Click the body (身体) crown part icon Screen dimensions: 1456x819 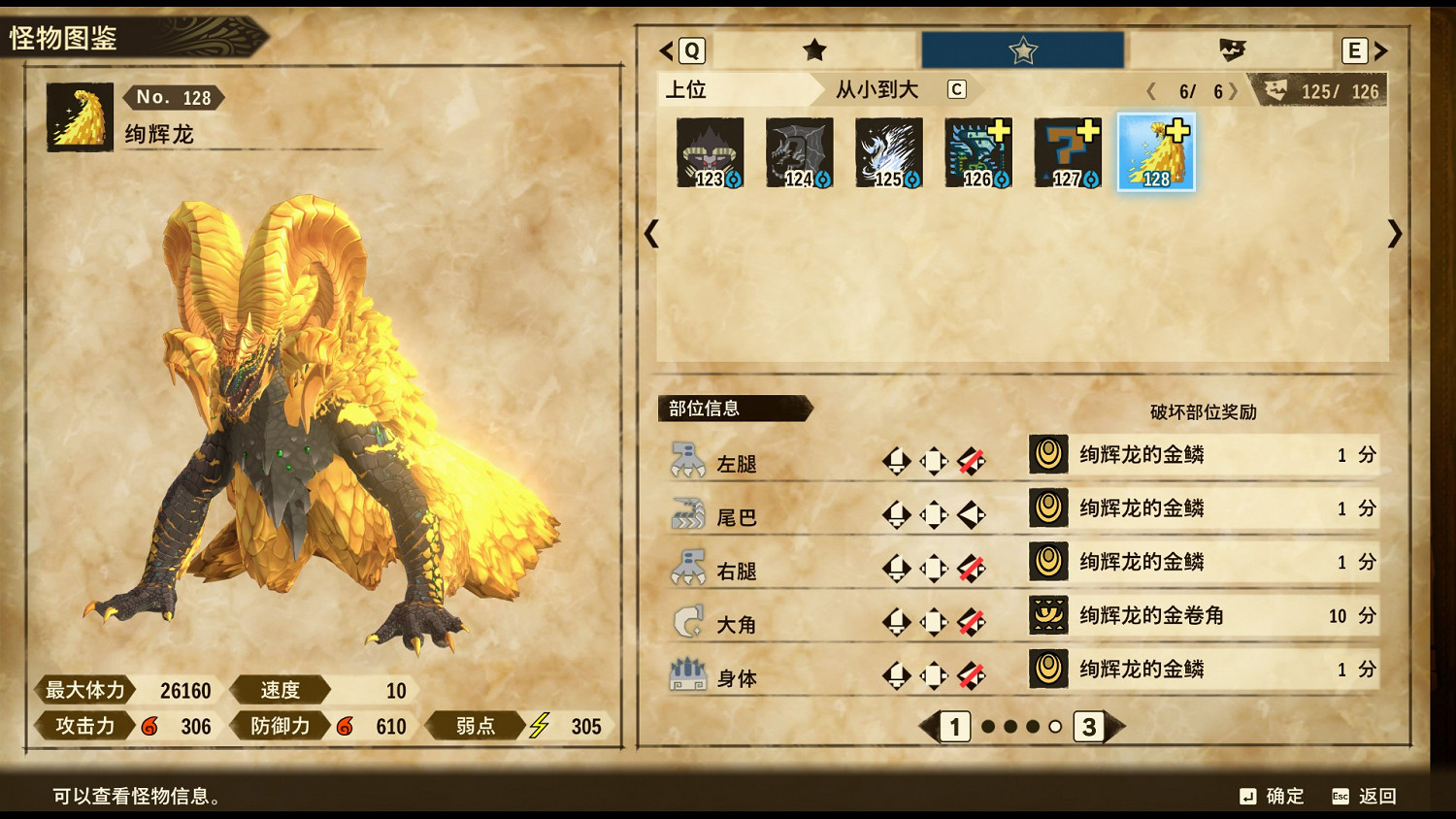(x=690, y=673)
